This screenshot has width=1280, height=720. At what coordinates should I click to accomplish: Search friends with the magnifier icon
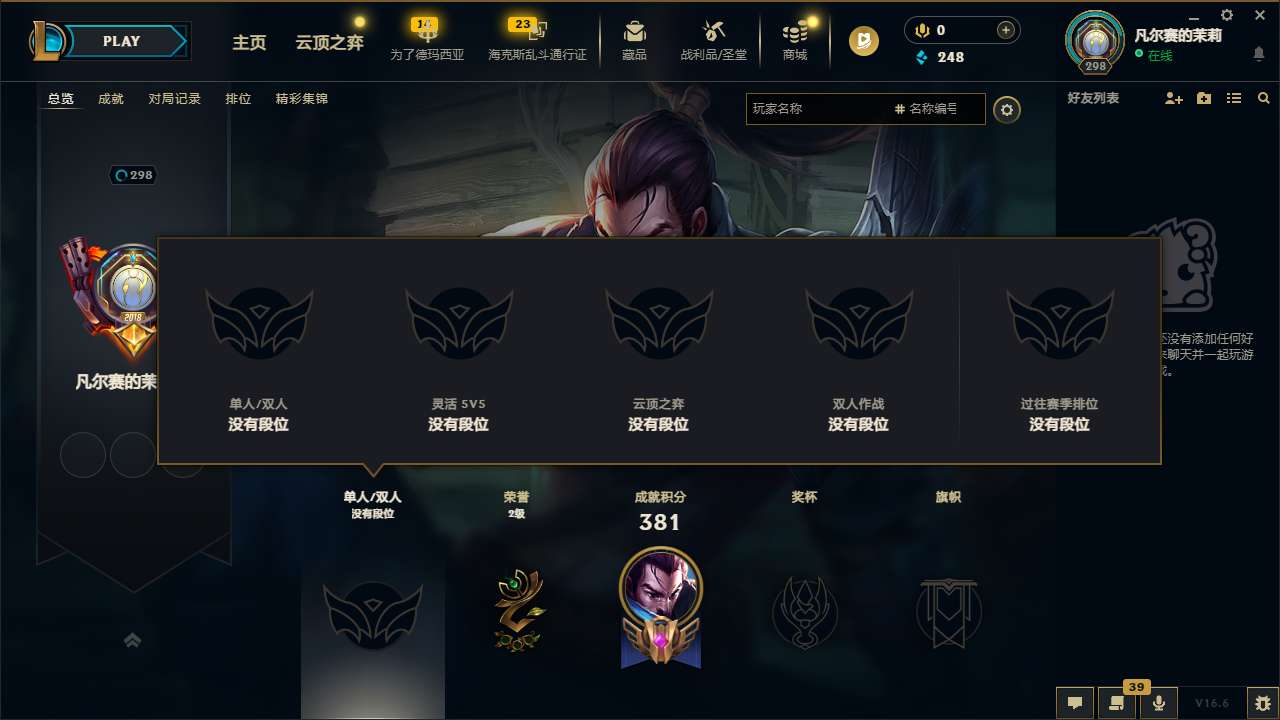1263,98
